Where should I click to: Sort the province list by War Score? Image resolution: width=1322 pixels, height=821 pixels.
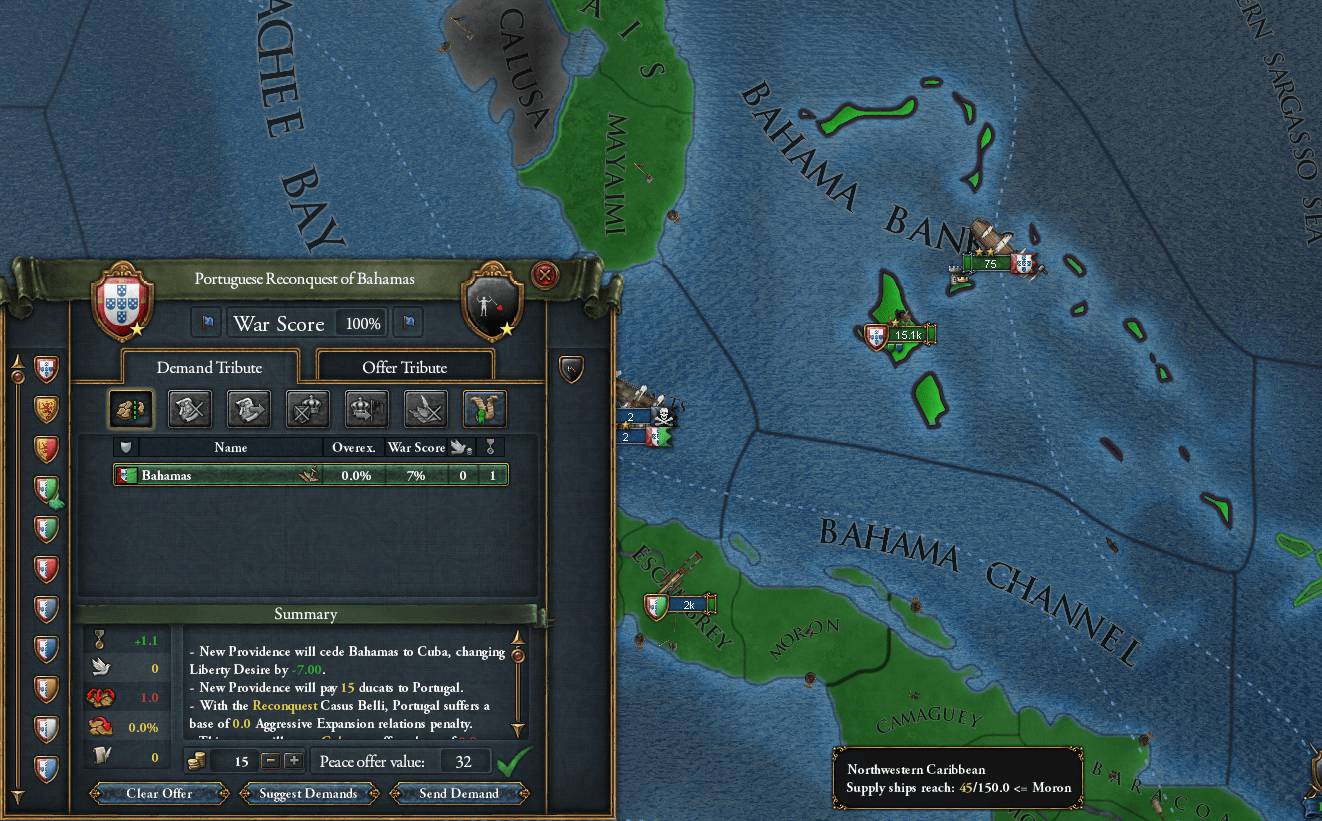point(415,447)
